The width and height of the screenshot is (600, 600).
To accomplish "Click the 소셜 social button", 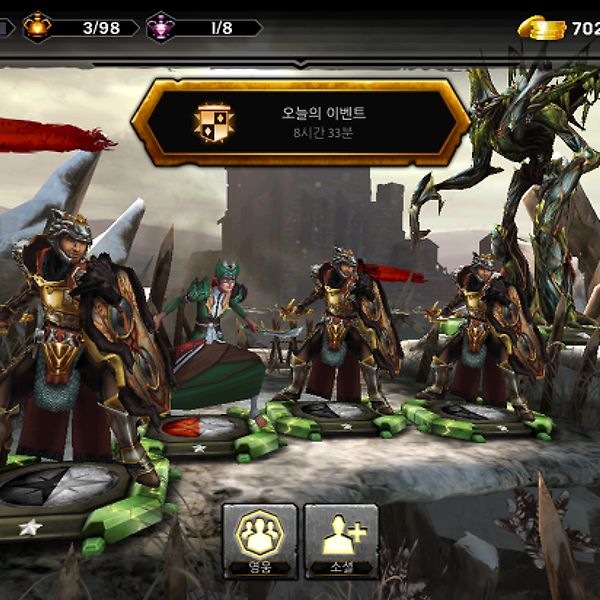I will 341,539.
